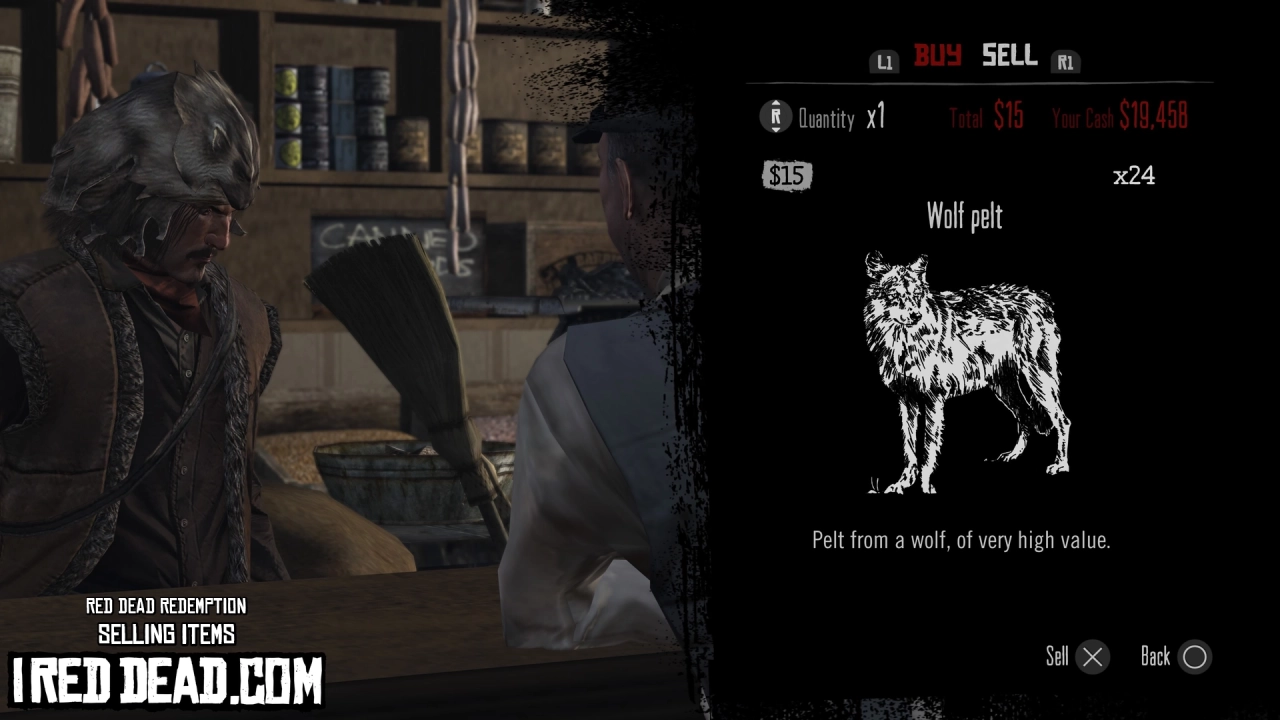This screenshot has height=720, width=1280.
Task: Click the $15 price tag icon
Action: (788, 176)
